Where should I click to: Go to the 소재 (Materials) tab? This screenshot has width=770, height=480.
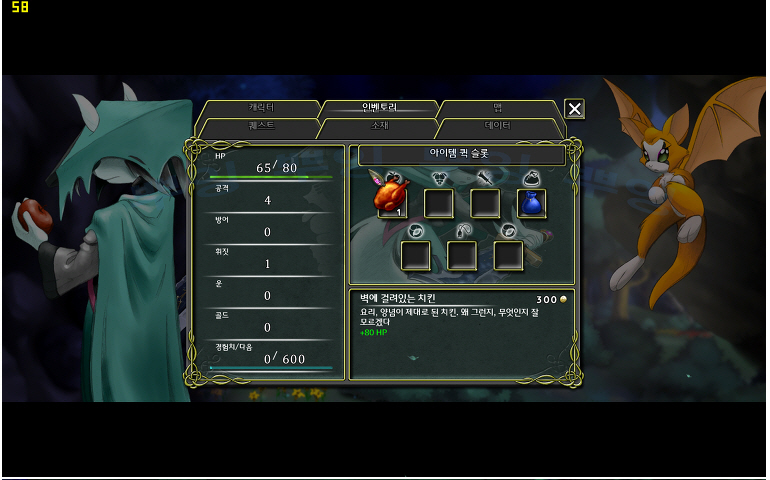(380, 127)
